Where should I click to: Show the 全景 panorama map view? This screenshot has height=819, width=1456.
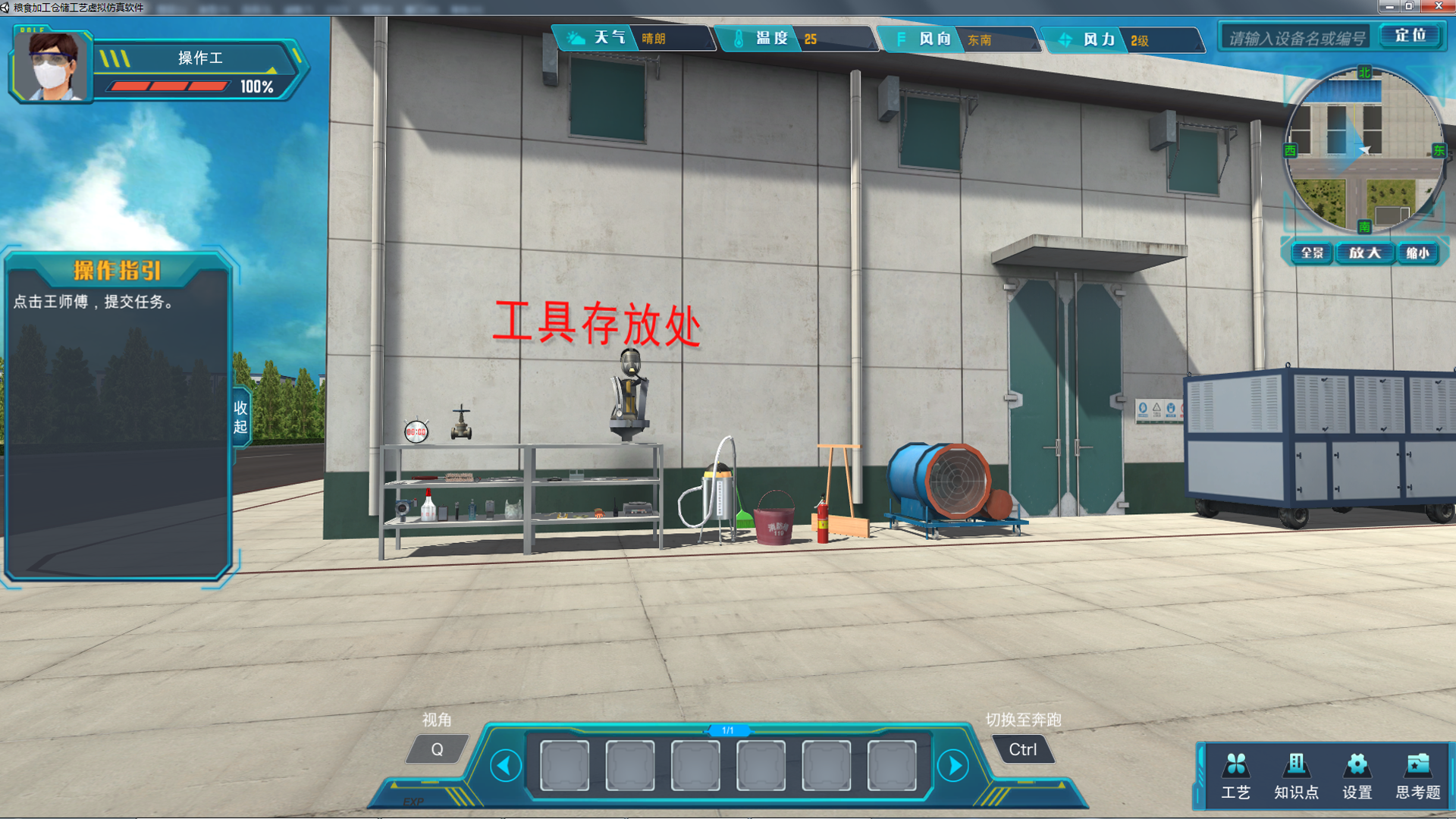(x=1311, y=253)
